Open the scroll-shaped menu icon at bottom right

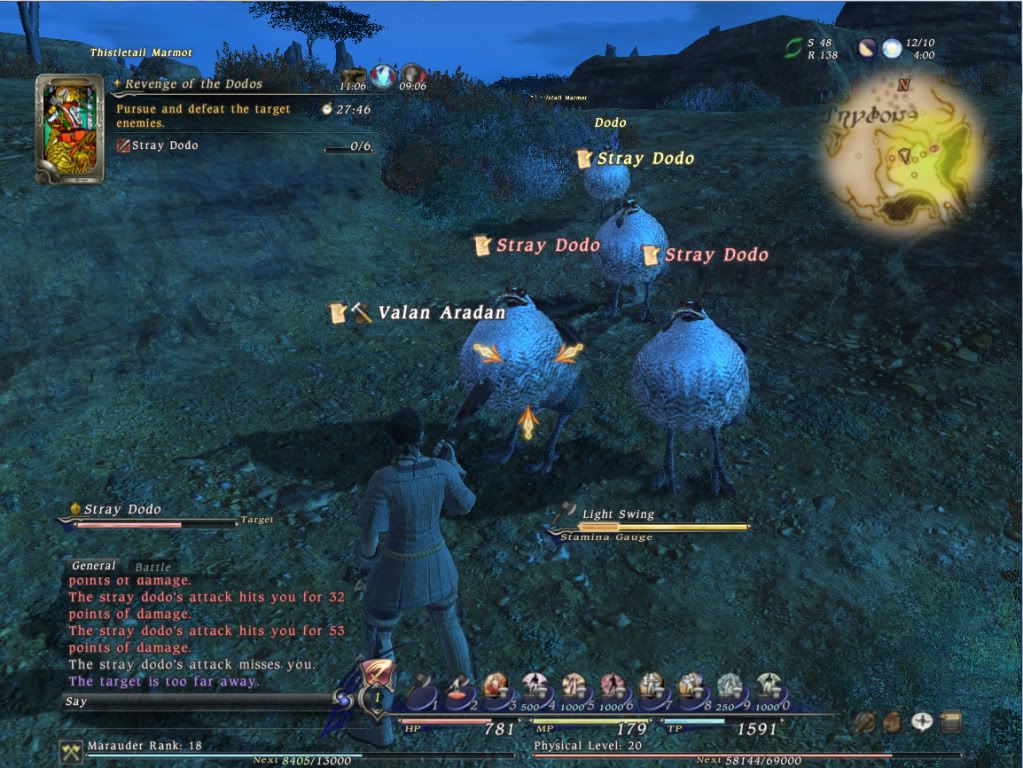(x=951, y=720)
